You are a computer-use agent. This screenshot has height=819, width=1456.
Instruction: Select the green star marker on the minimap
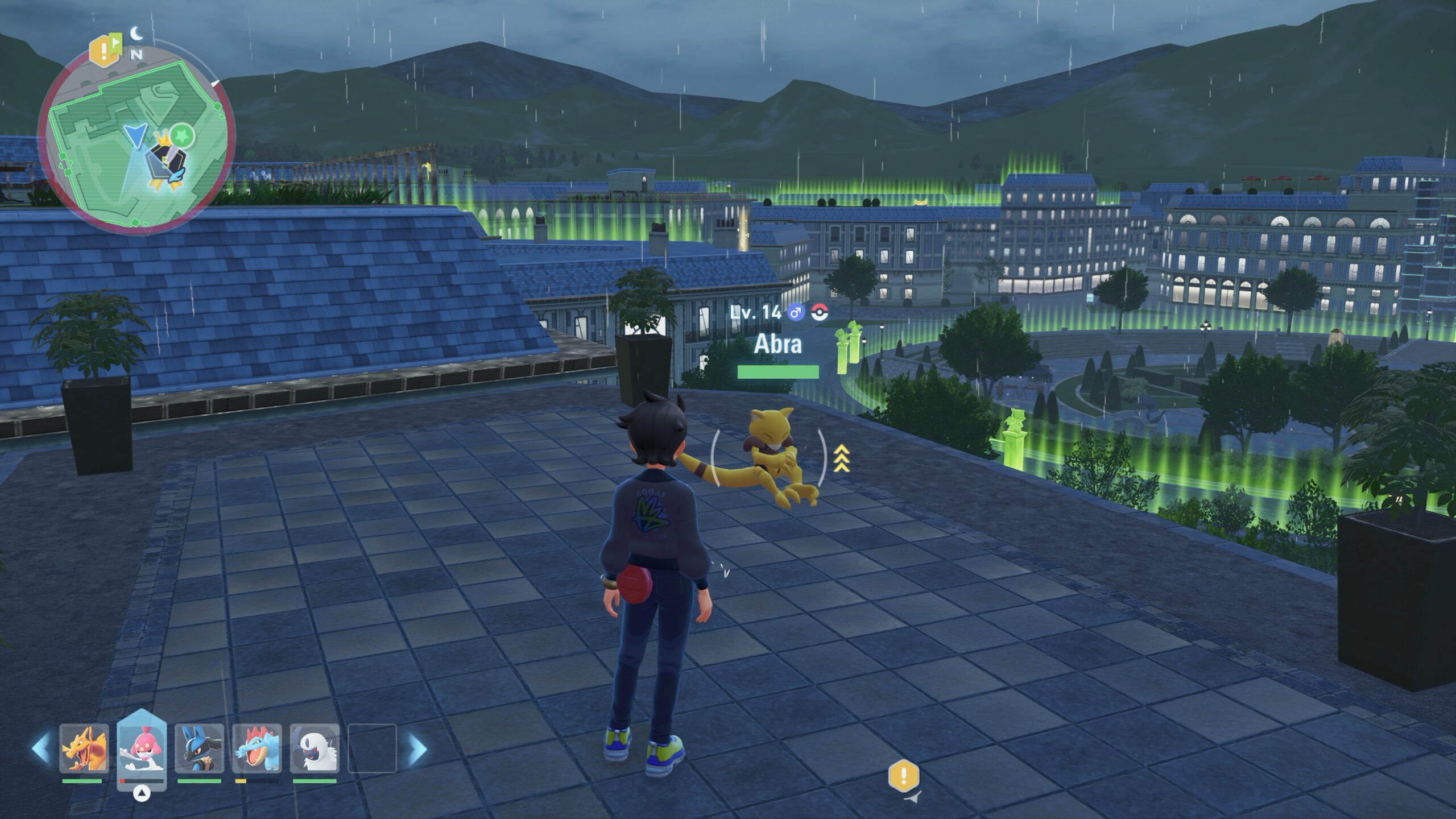pos(183,136)
